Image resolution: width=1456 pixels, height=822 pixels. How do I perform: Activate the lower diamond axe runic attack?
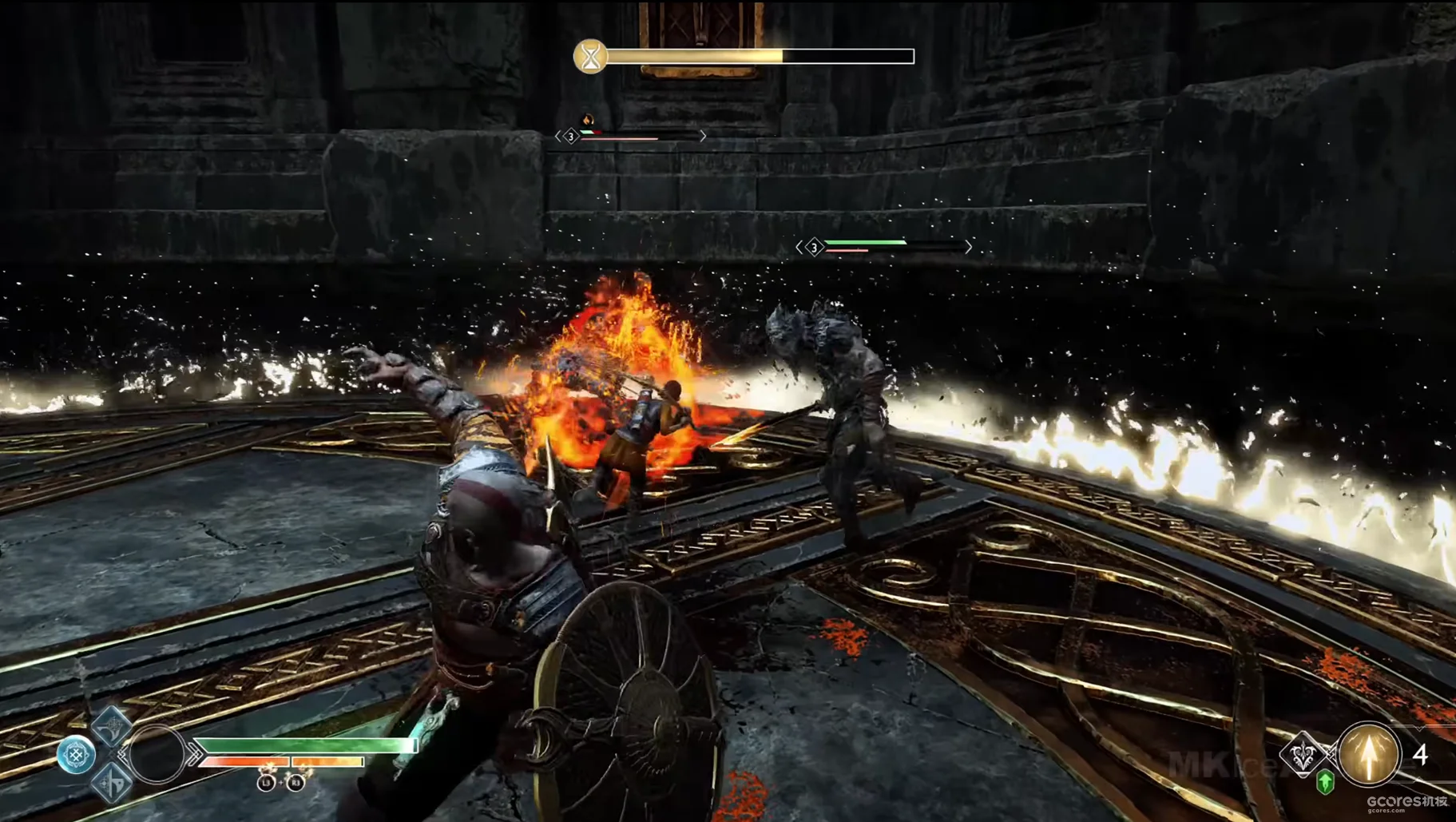(x=112, y=782)
